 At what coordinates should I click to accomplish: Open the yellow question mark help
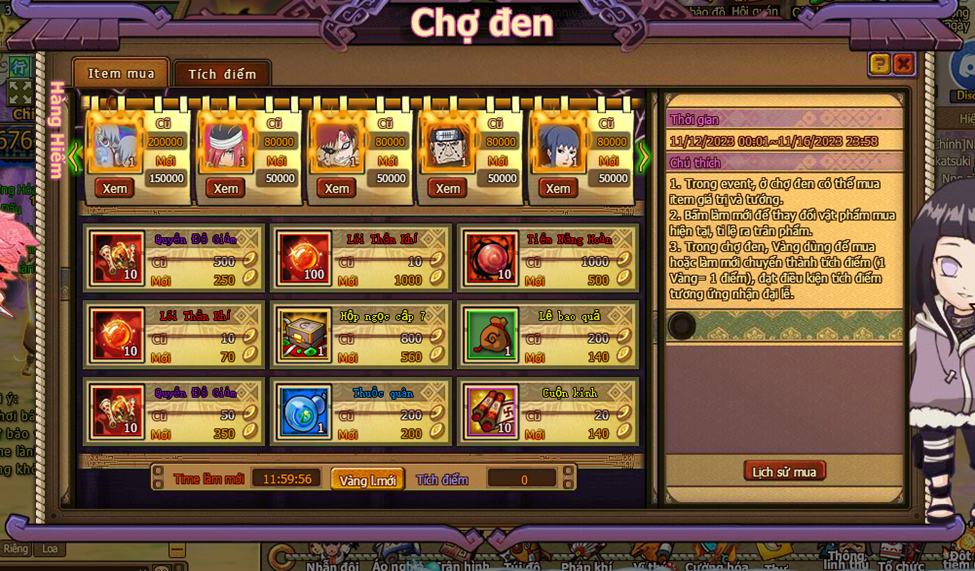[x=879, y=64]
